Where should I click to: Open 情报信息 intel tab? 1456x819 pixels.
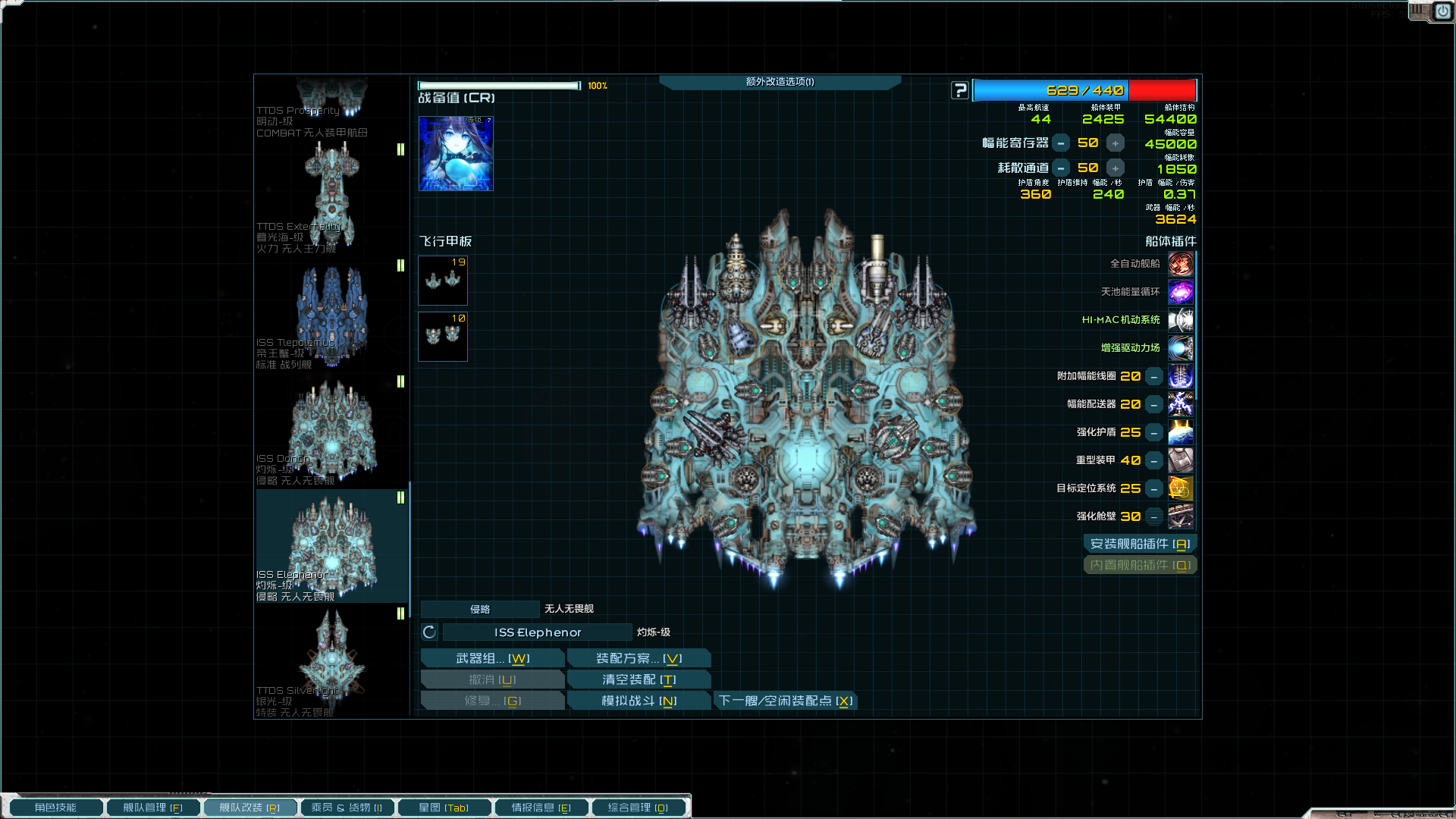(541, 808)
